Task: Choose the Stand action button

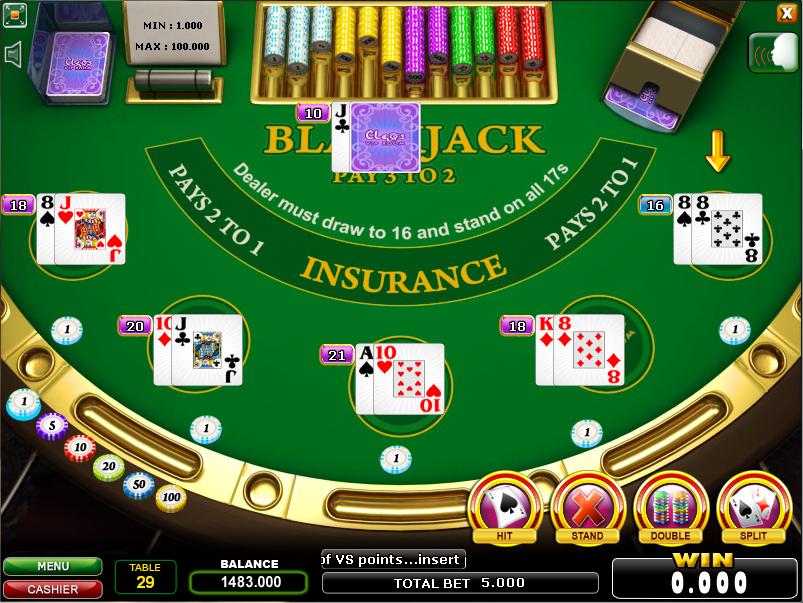Action: [587, 507]
